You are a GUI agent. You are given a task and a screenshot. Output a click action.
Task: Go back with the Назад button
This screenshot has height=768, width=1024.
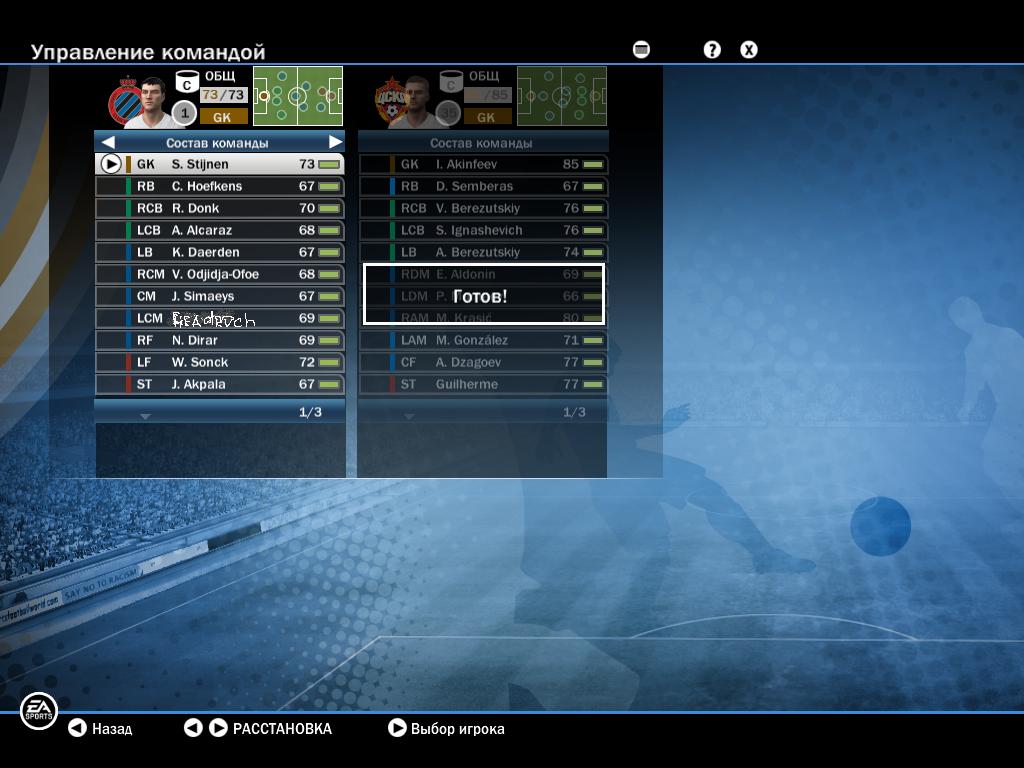click(x=100, y=729)
